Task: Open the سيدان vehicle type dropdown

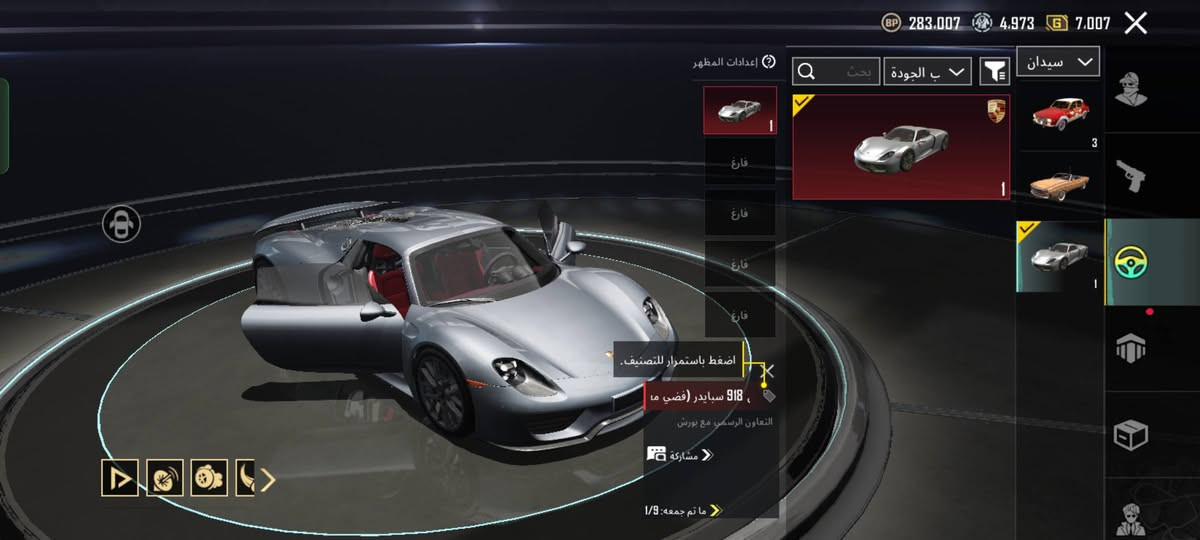Action: point(1058,62)
